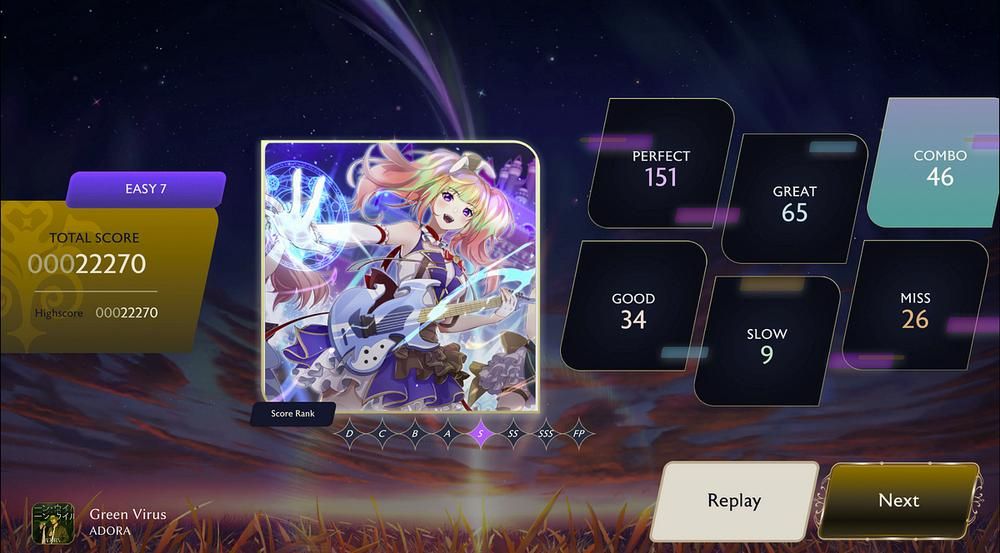Select the large song jacket artwork
This screenshot has width=1000, height=553.
(400, 277)
